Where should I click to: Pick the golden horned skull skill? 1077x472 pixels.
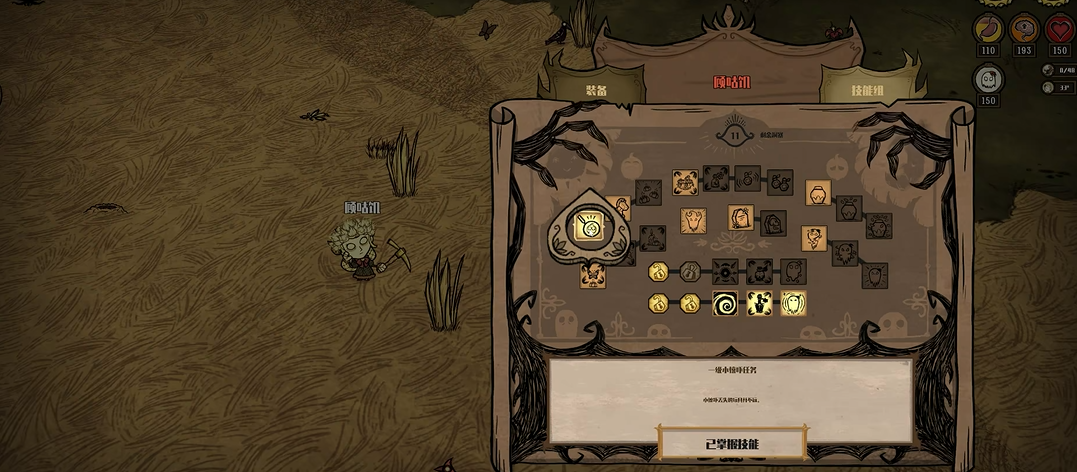pos(693,220)
